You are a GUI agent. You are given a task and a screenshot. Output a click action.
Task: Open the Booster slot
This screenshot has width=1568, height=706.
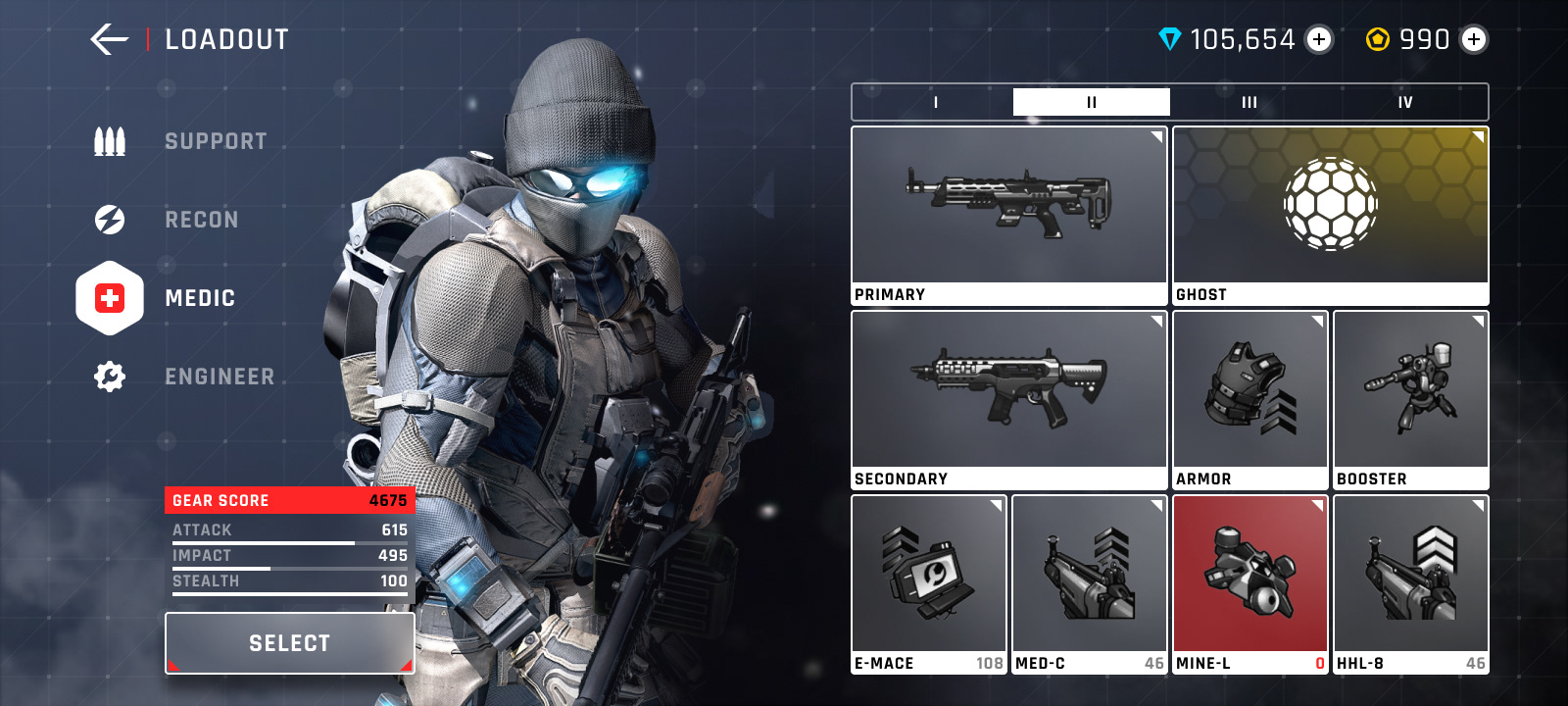point(1410,399)
